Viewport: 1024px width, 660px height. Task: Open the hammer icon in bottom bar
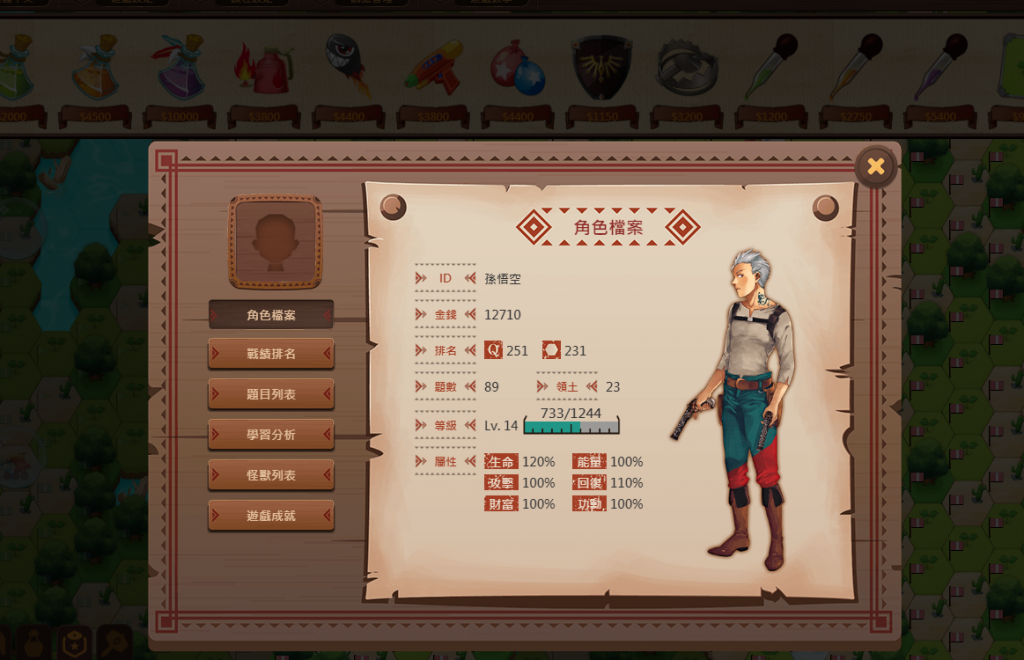(x=113, y=643)
